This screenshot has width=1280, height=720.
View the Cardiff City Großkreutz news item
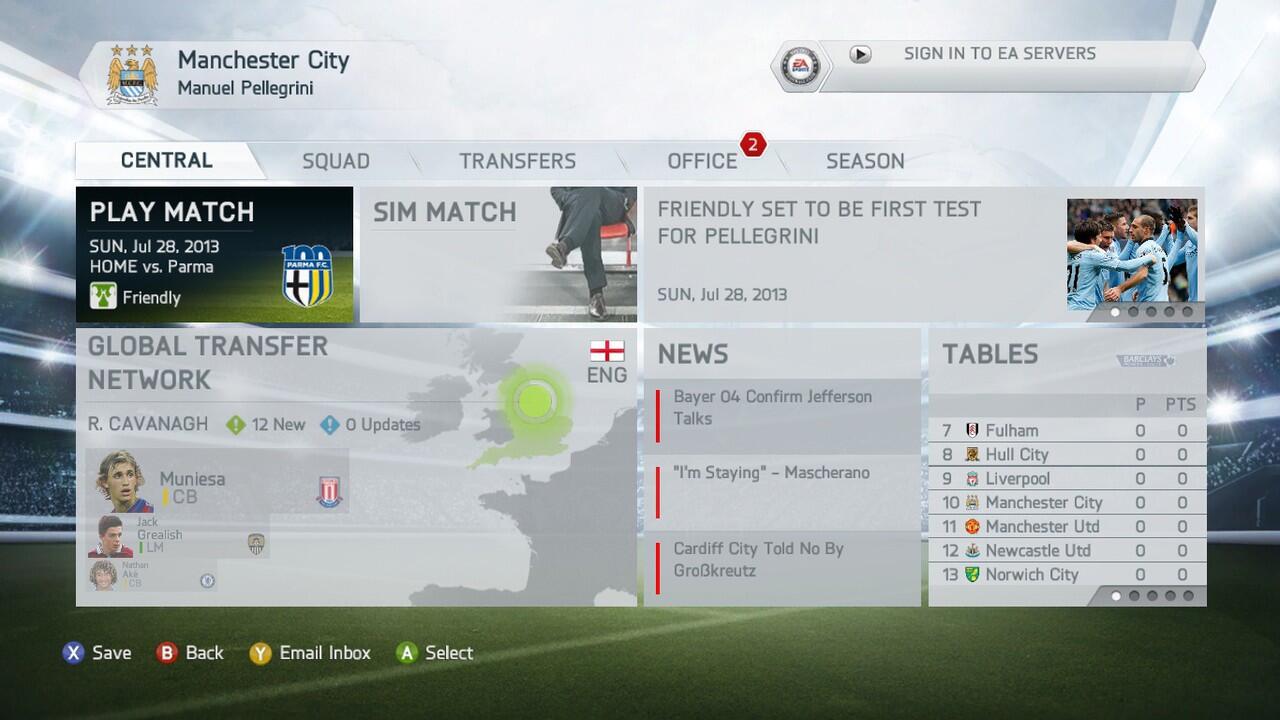click(x=782, y=560)
